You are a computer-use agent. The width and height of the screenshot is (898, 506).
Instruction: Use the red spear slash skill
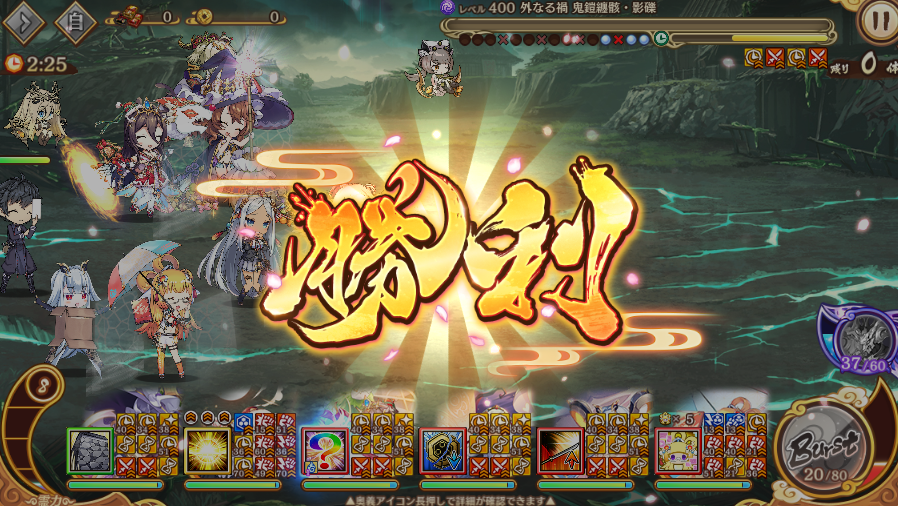pyautogui.click(x=561, y=451)
